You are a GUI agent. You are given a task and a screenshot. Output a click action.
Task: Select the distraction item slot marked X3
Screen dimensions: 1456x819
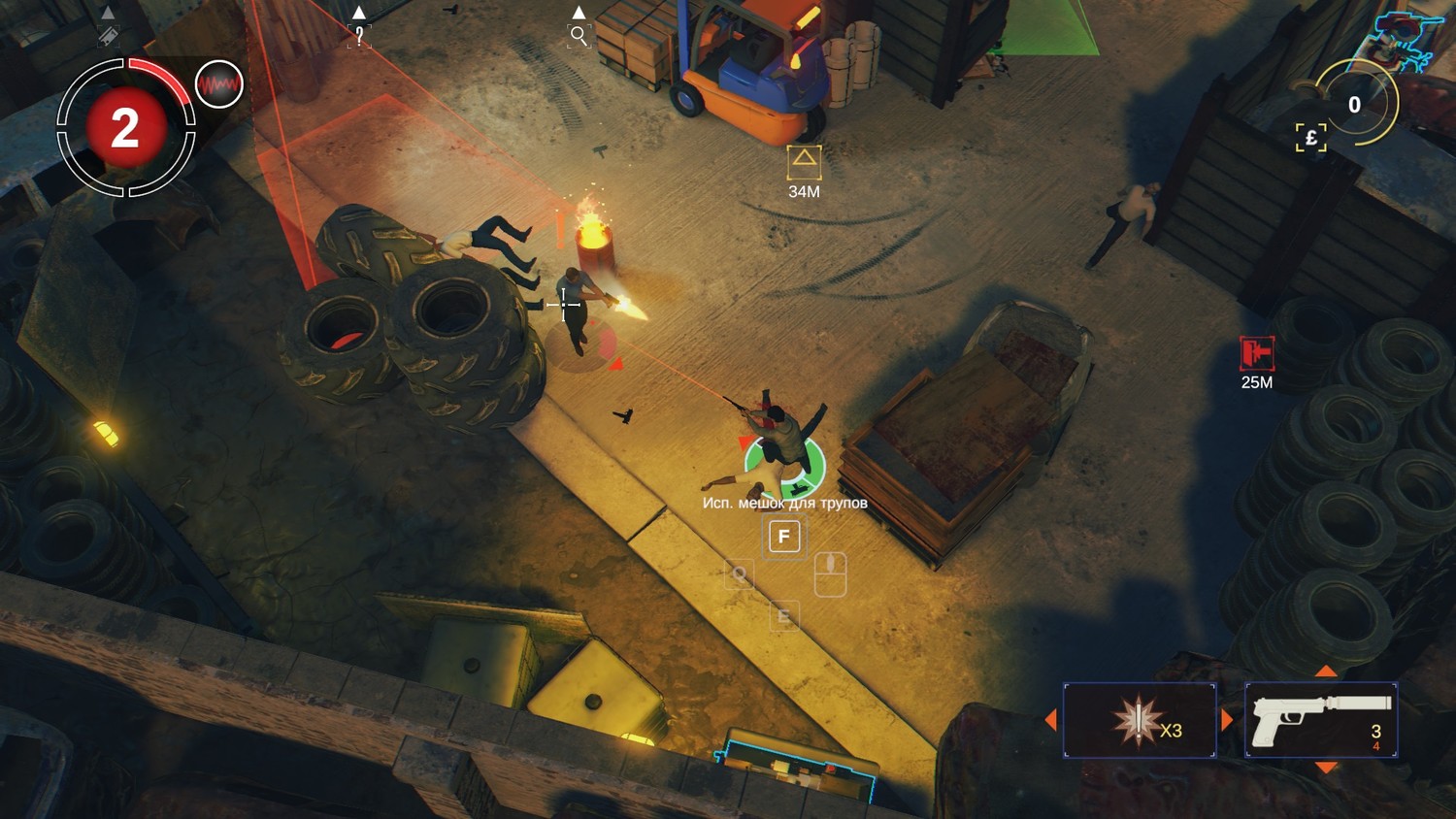1140,720
